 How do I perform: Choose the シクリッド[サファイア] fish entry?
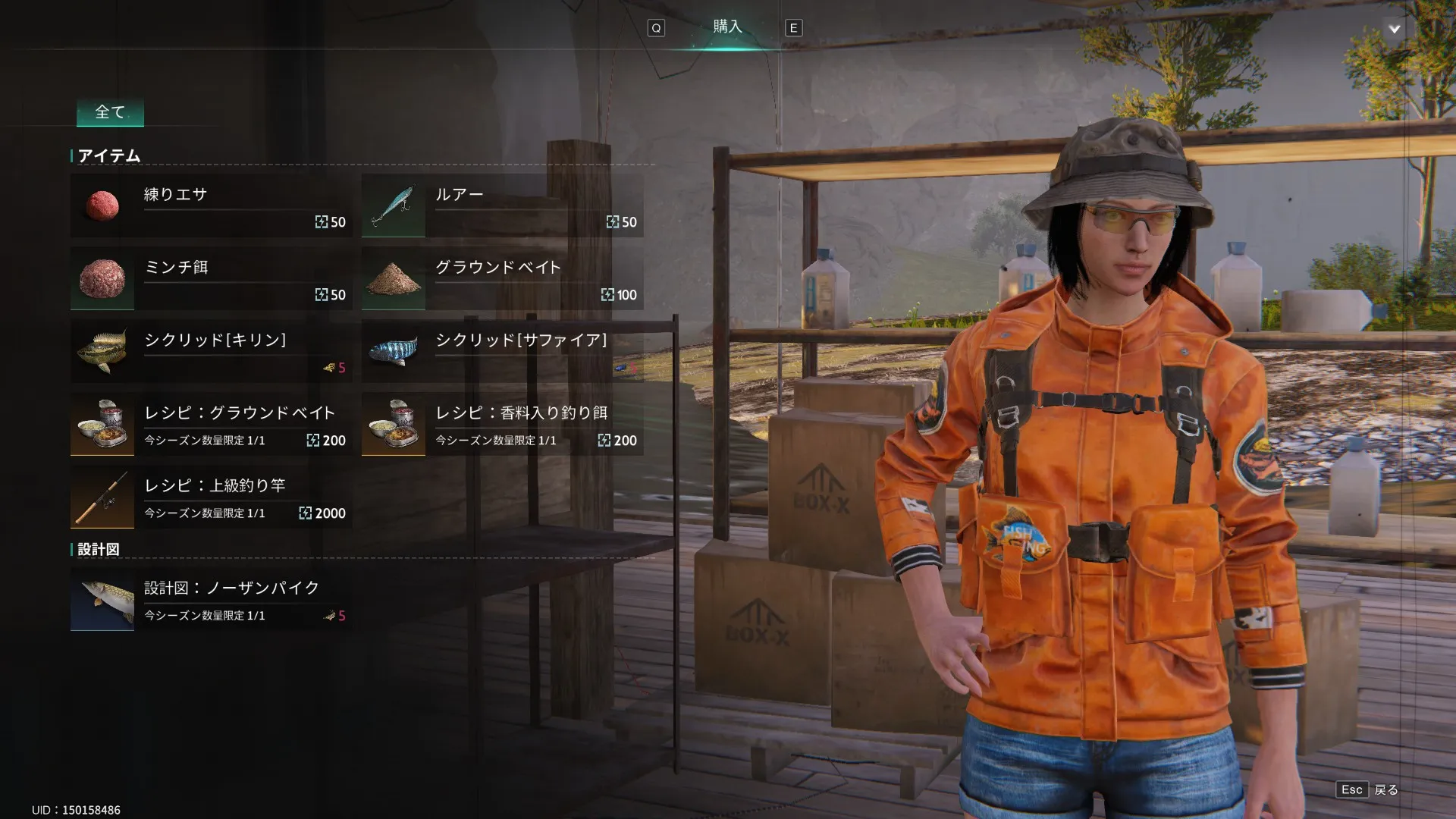point(502,351)
